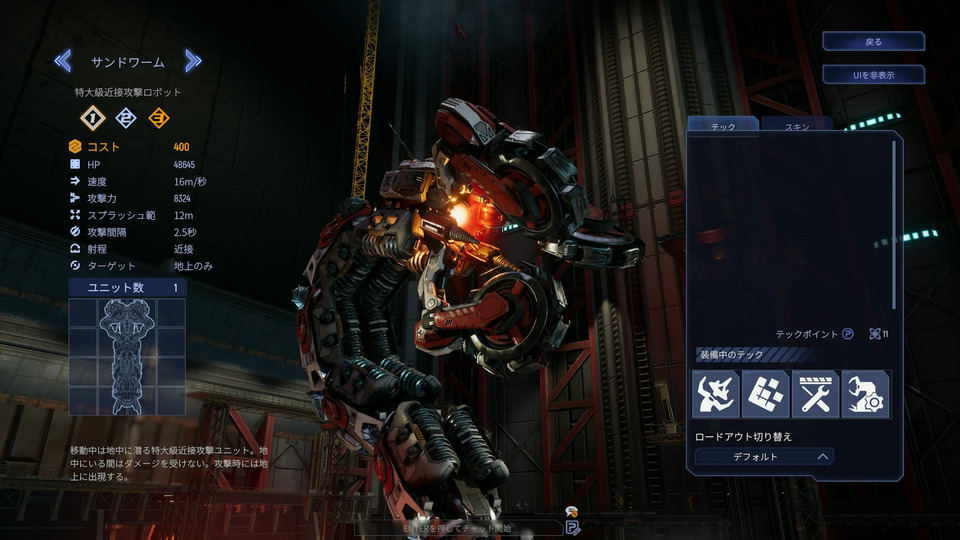
Task: Click the tech panel scrollbar
Action: (x=894, y=225)
